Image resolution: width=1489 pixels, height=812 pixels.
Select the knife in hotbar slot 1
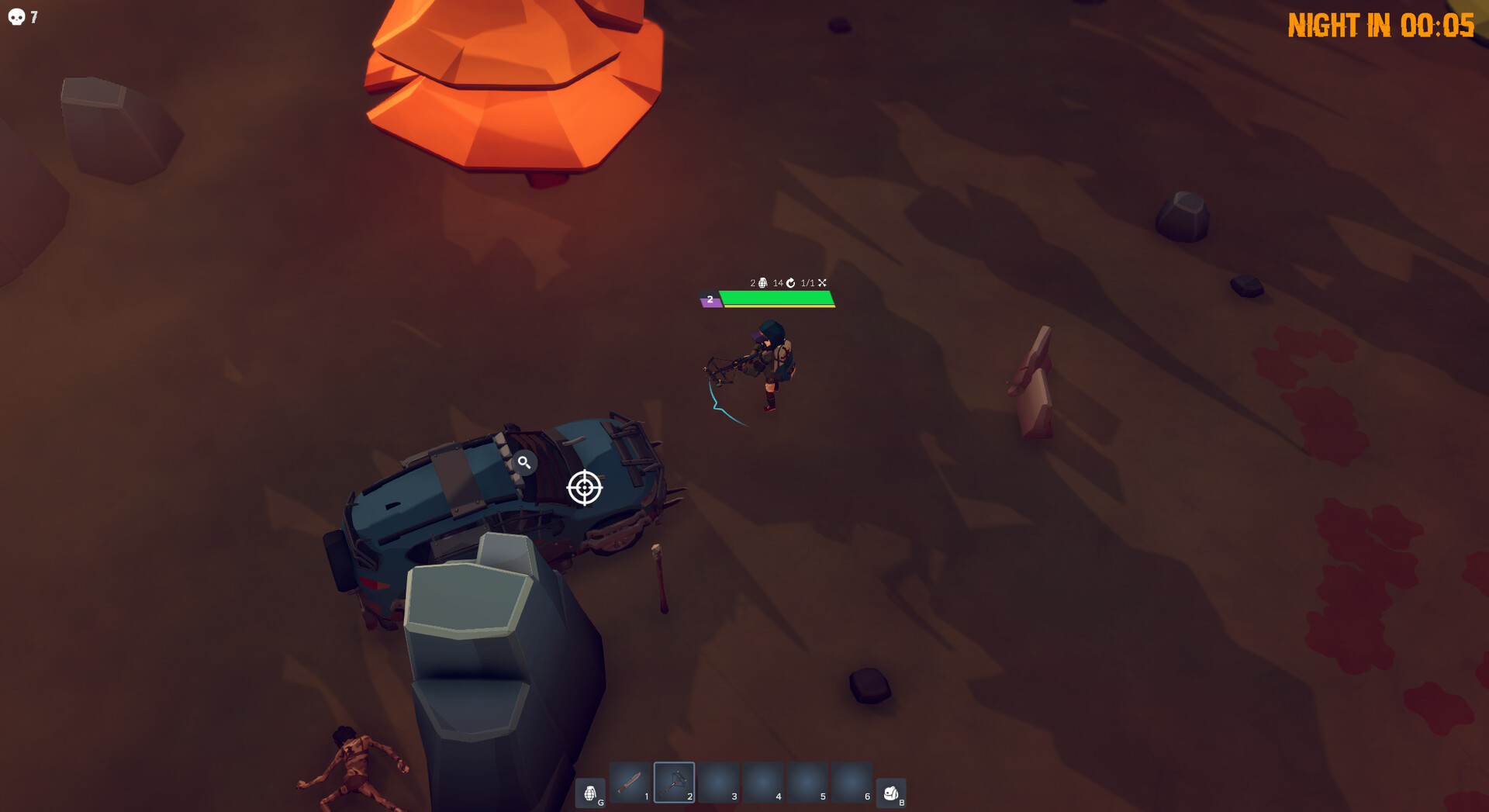pyautogui.click(x=629, y=783)
